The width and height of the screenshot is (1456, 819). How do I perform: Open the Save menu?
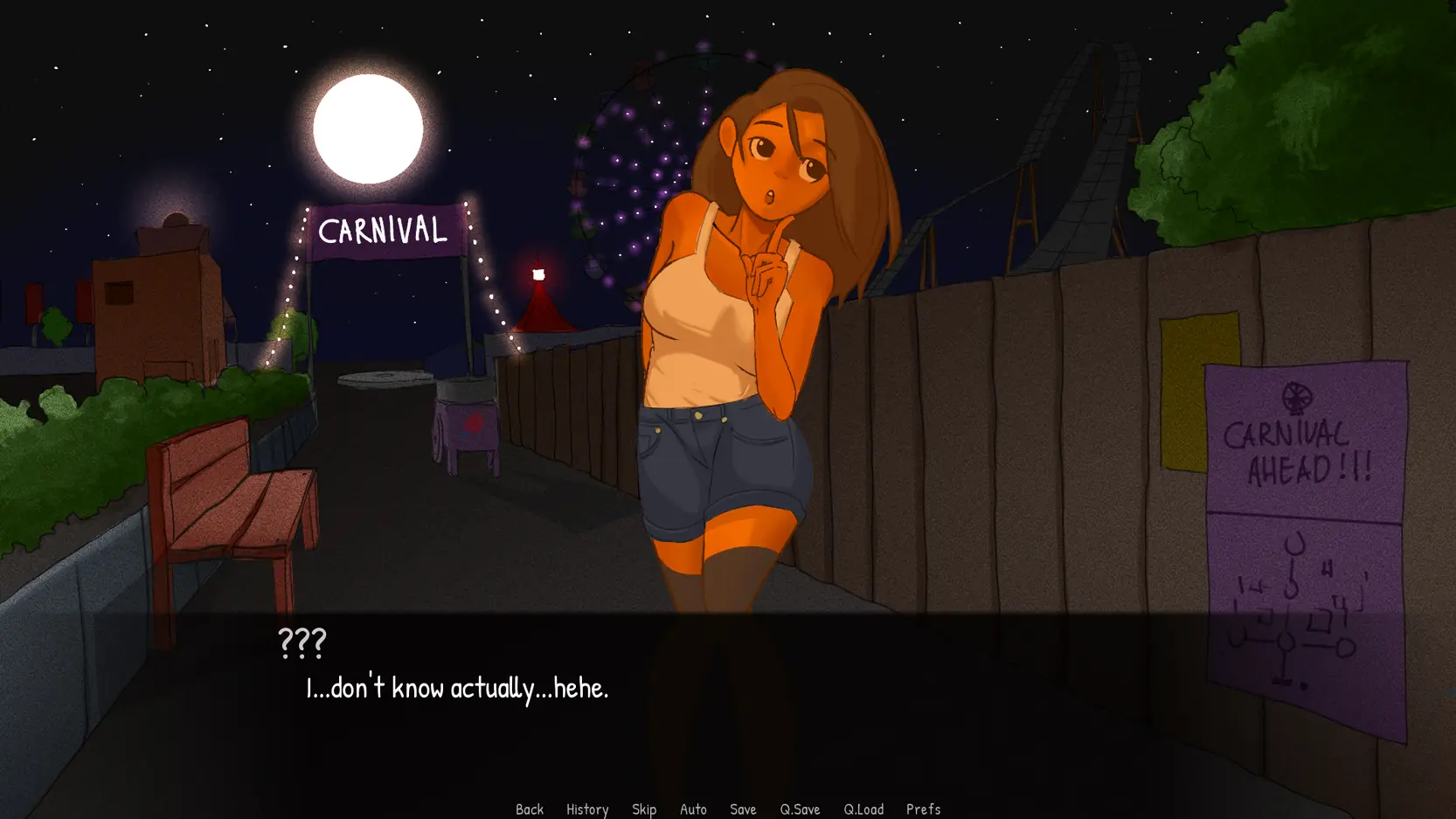(743, 809)
